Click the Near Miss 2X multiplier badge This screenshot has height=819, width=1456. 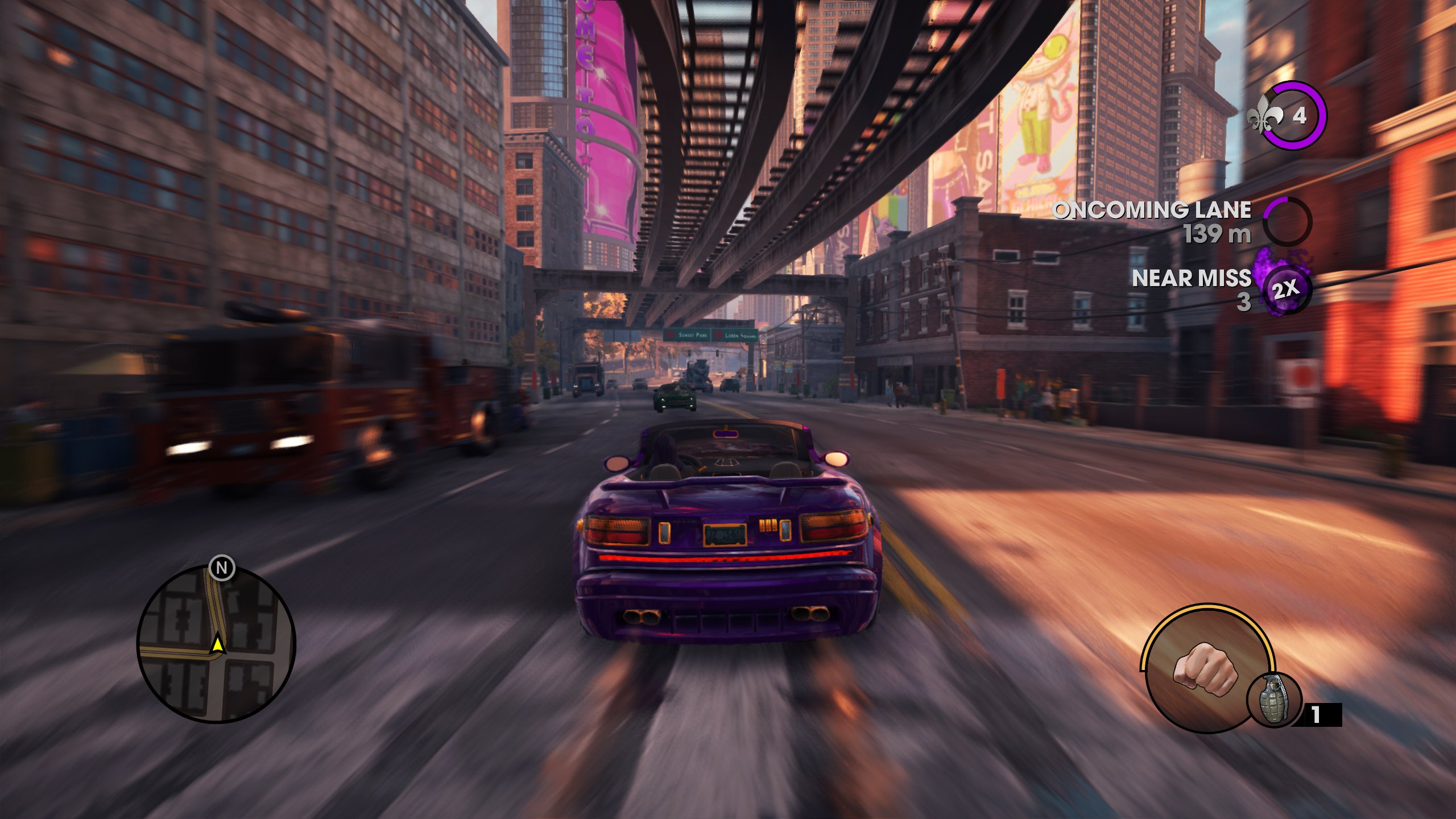[x=1287, y=289]
